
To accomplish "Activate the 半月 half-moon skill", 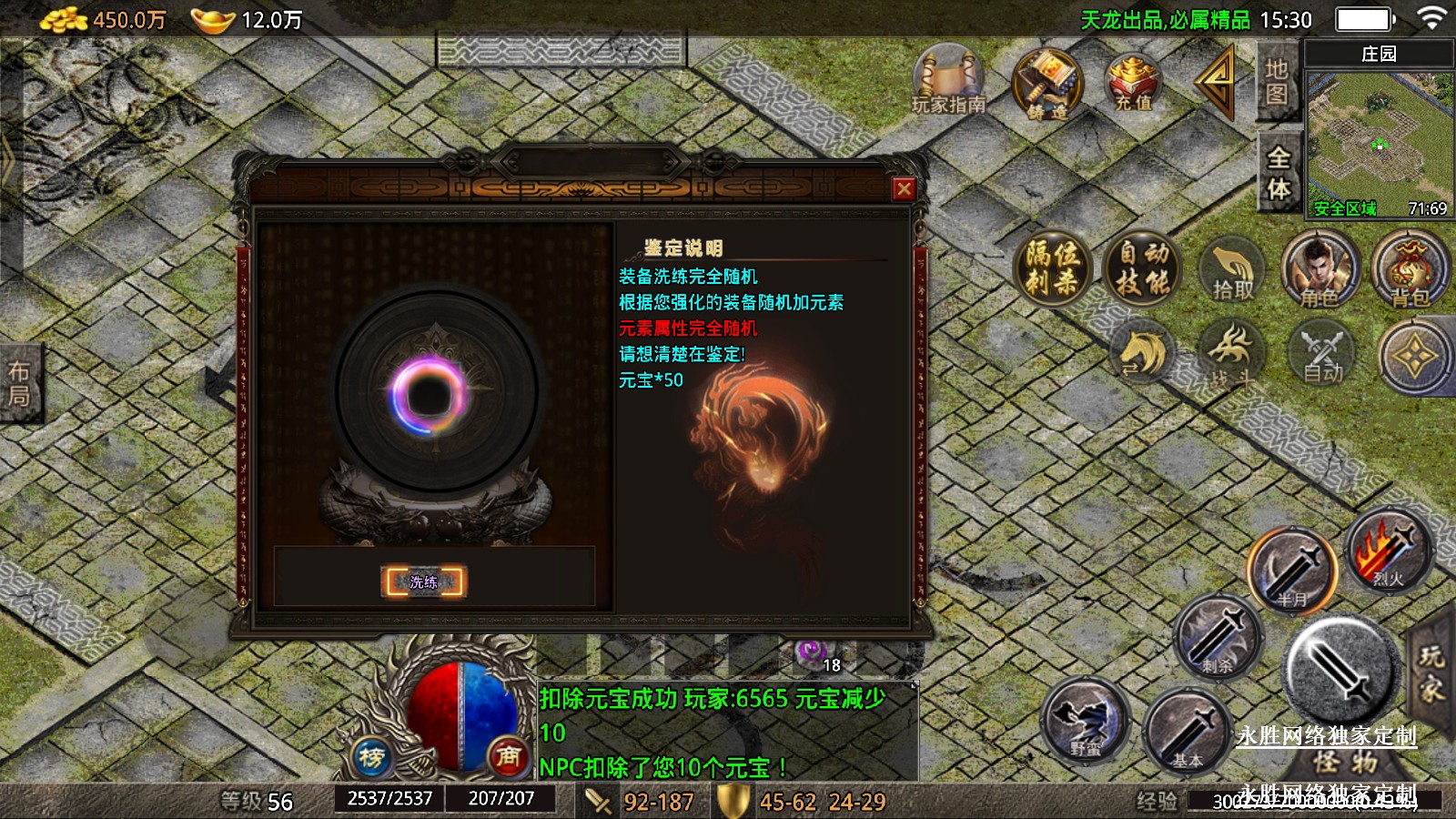I will (1291, 571).
